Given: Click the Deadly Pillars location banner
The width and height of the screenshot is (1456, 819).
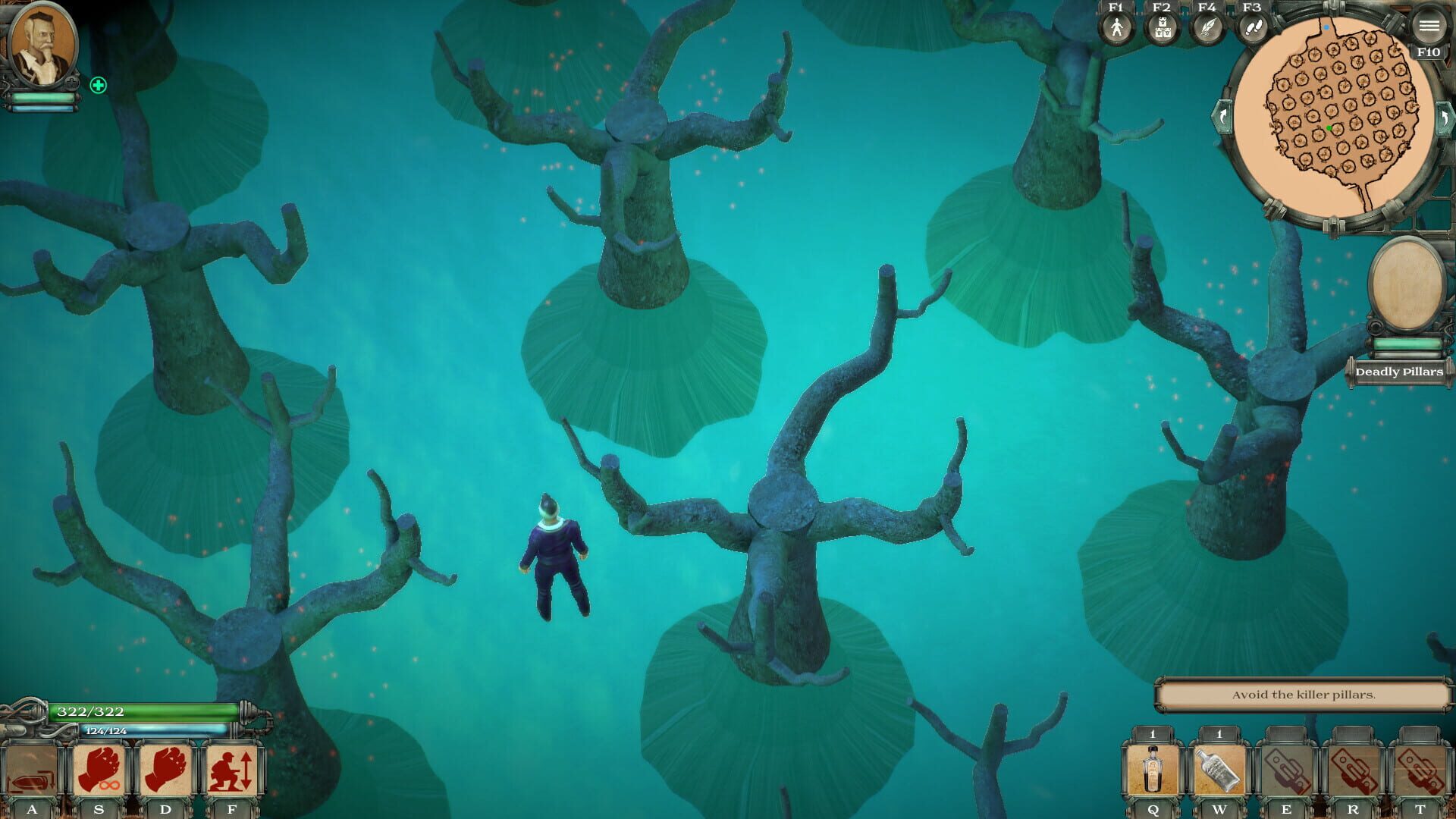Looking at the screenshot, I should (x=1399, y=372).
